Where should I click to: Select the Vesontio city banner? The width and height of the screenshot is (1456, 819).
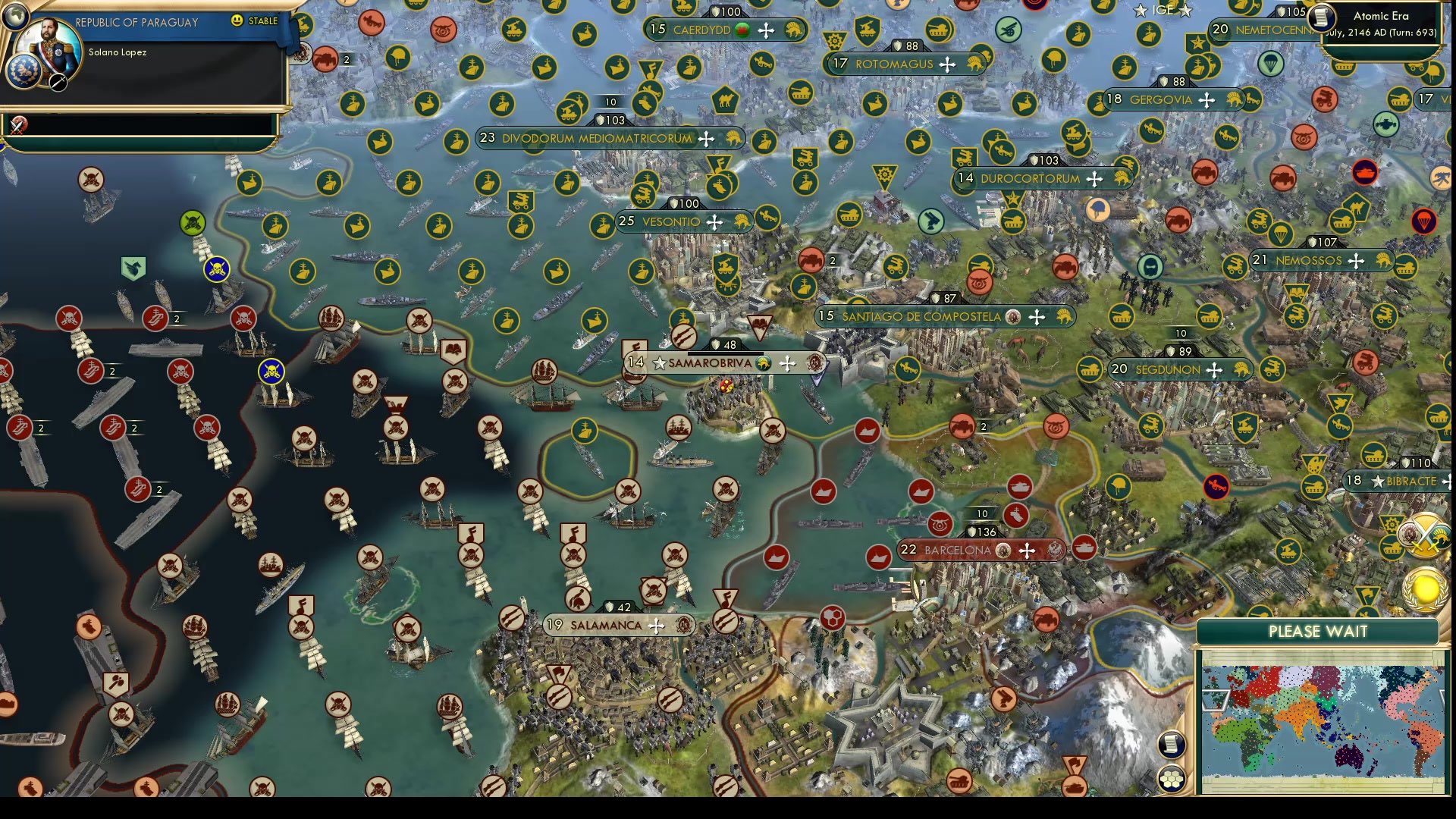coord(671,221)
